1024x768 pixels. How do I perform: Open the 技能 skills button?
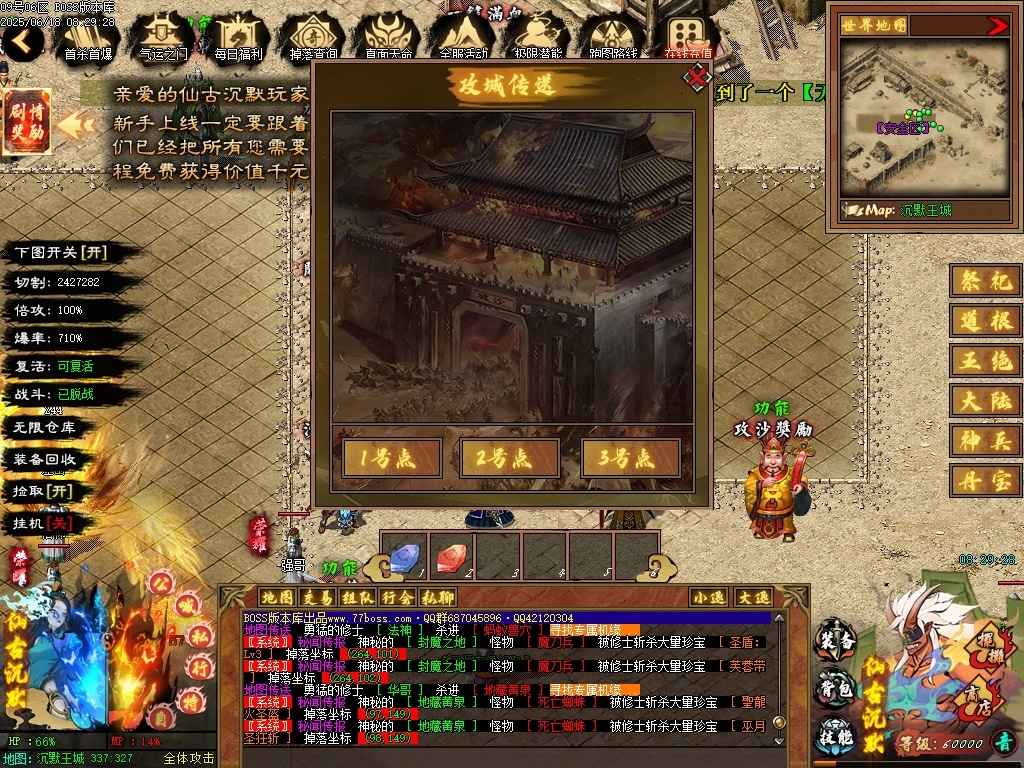[836, 735]
